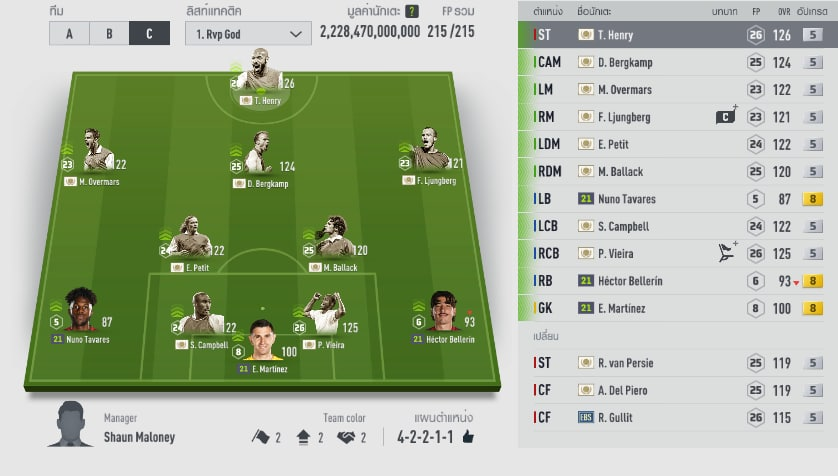Choose E. Petit's card on the pitch
This screenshot has height=476, width=838.
190,240
